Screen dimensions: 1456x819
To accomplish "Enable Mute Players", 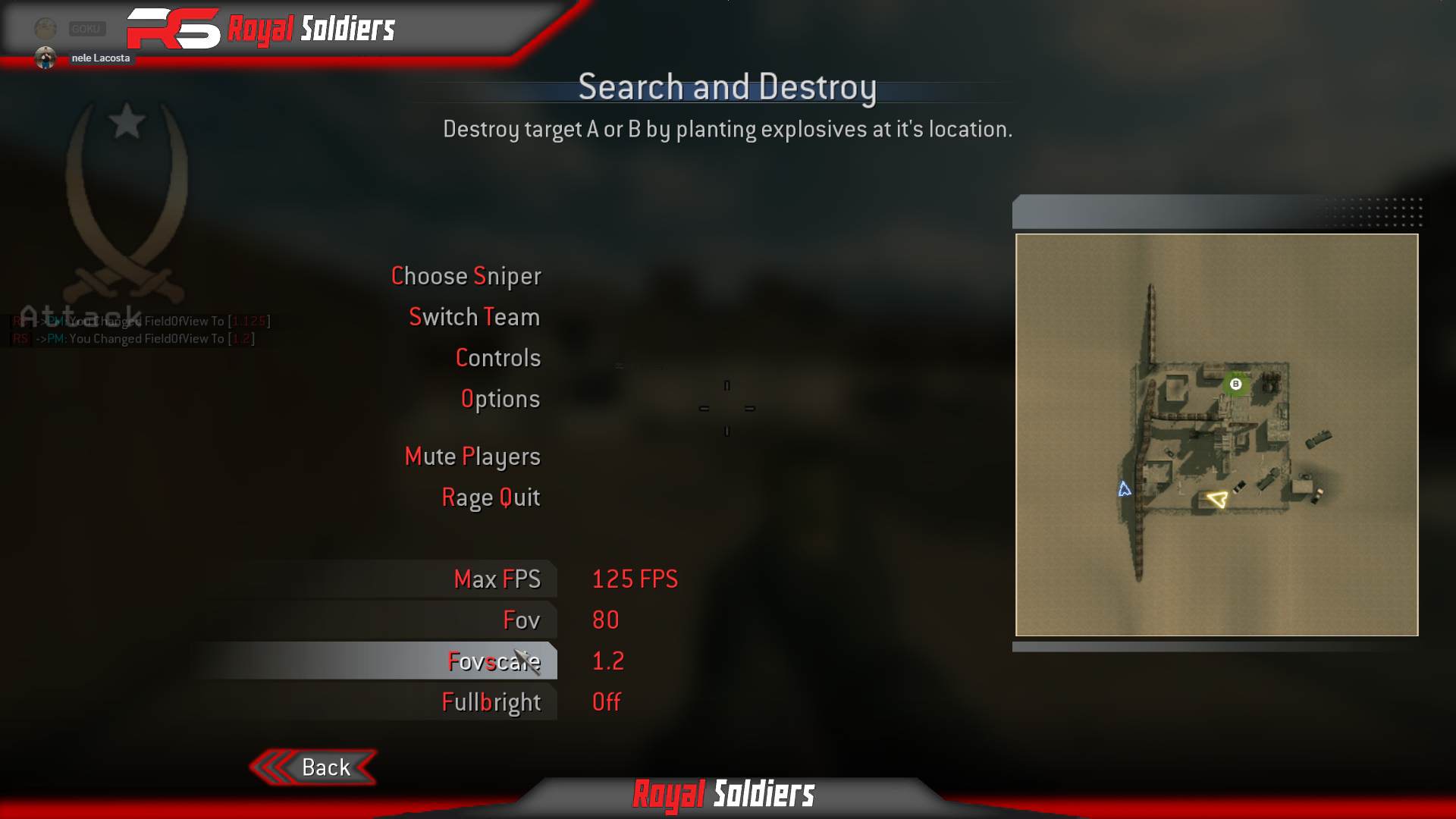I will pyautogui.click(x=472, y=457).
